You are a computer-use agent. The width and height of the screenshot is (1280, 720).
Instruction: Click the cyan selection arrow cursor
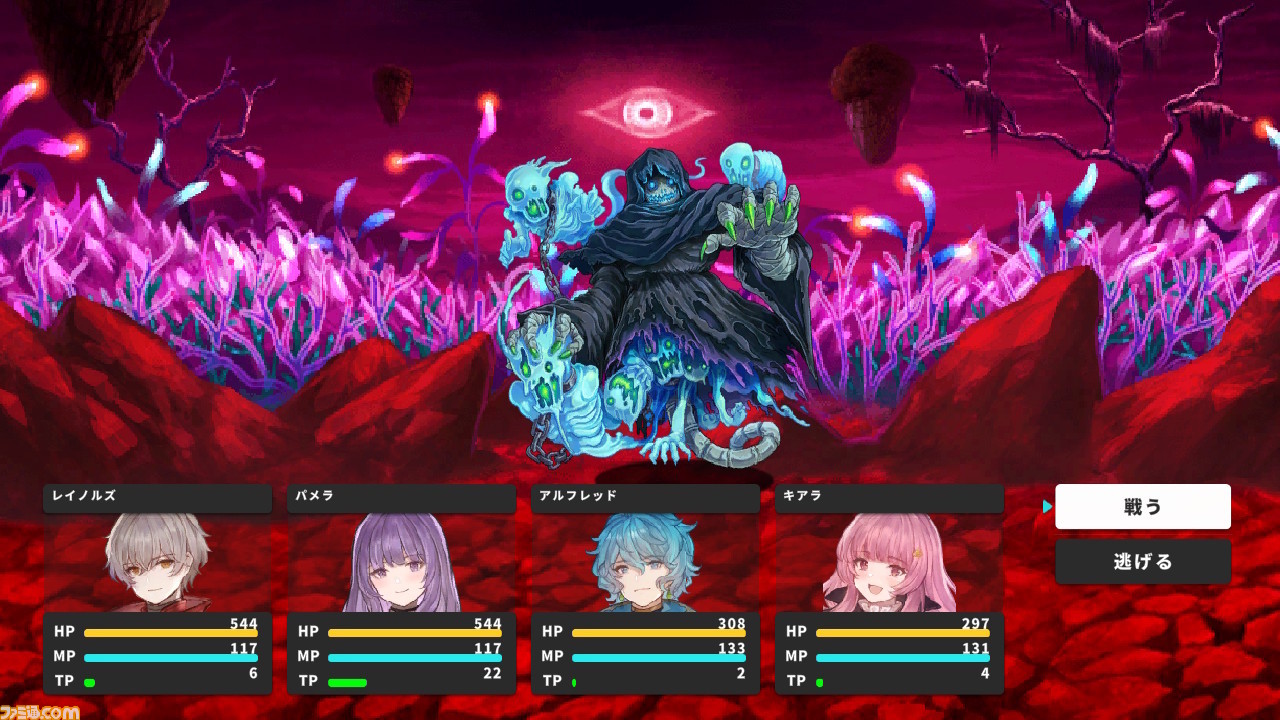pos(1046,506)
